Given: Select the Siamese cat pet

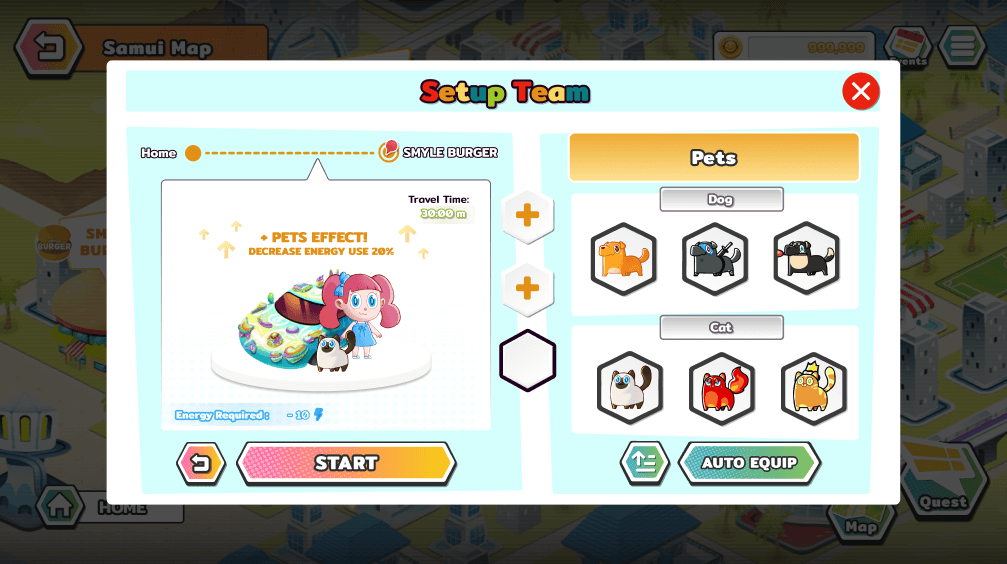Looking at the screenshot, I should point(630,388).
